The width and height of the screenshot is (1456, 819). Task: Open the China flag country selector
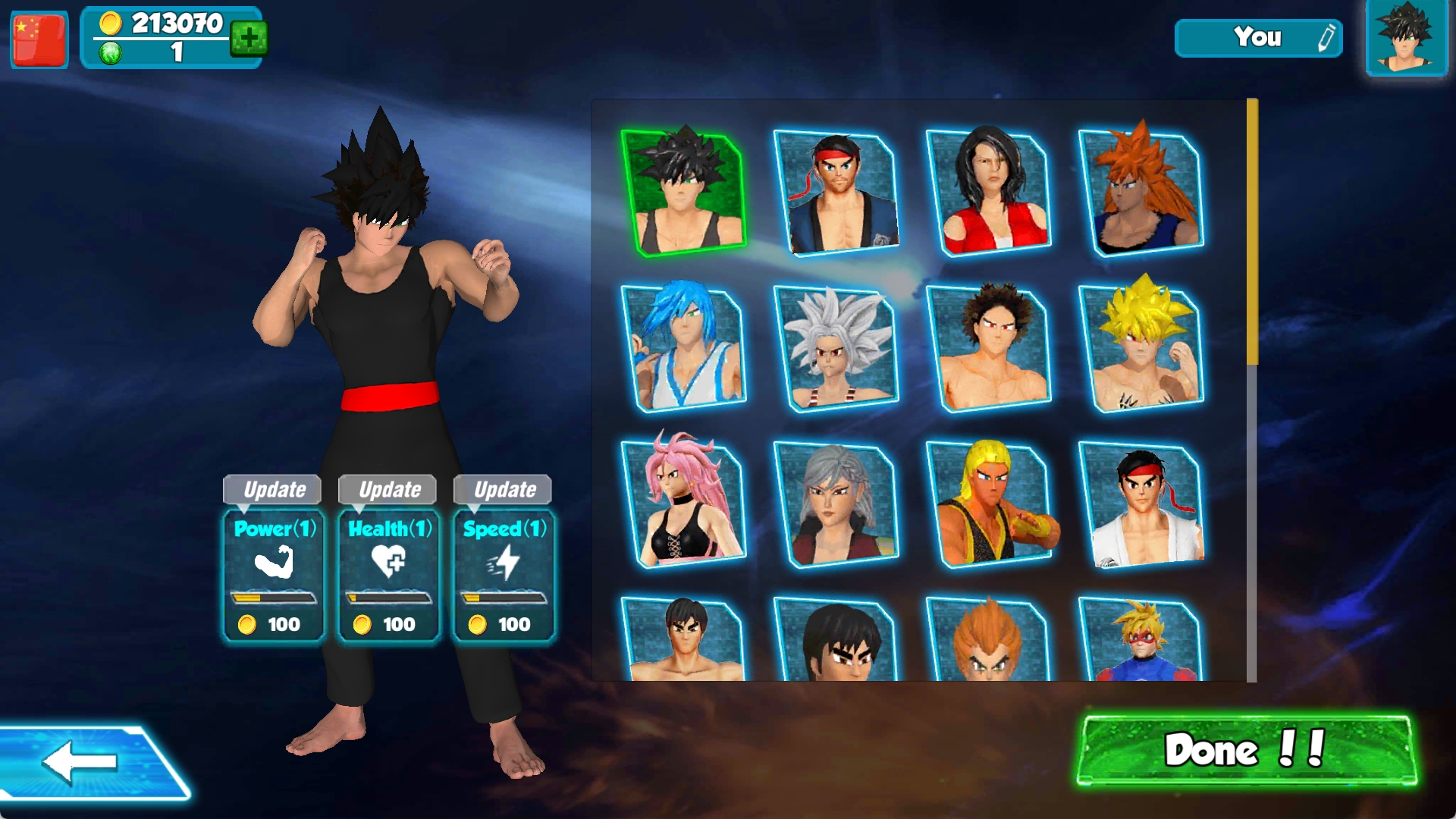[39, 39]
